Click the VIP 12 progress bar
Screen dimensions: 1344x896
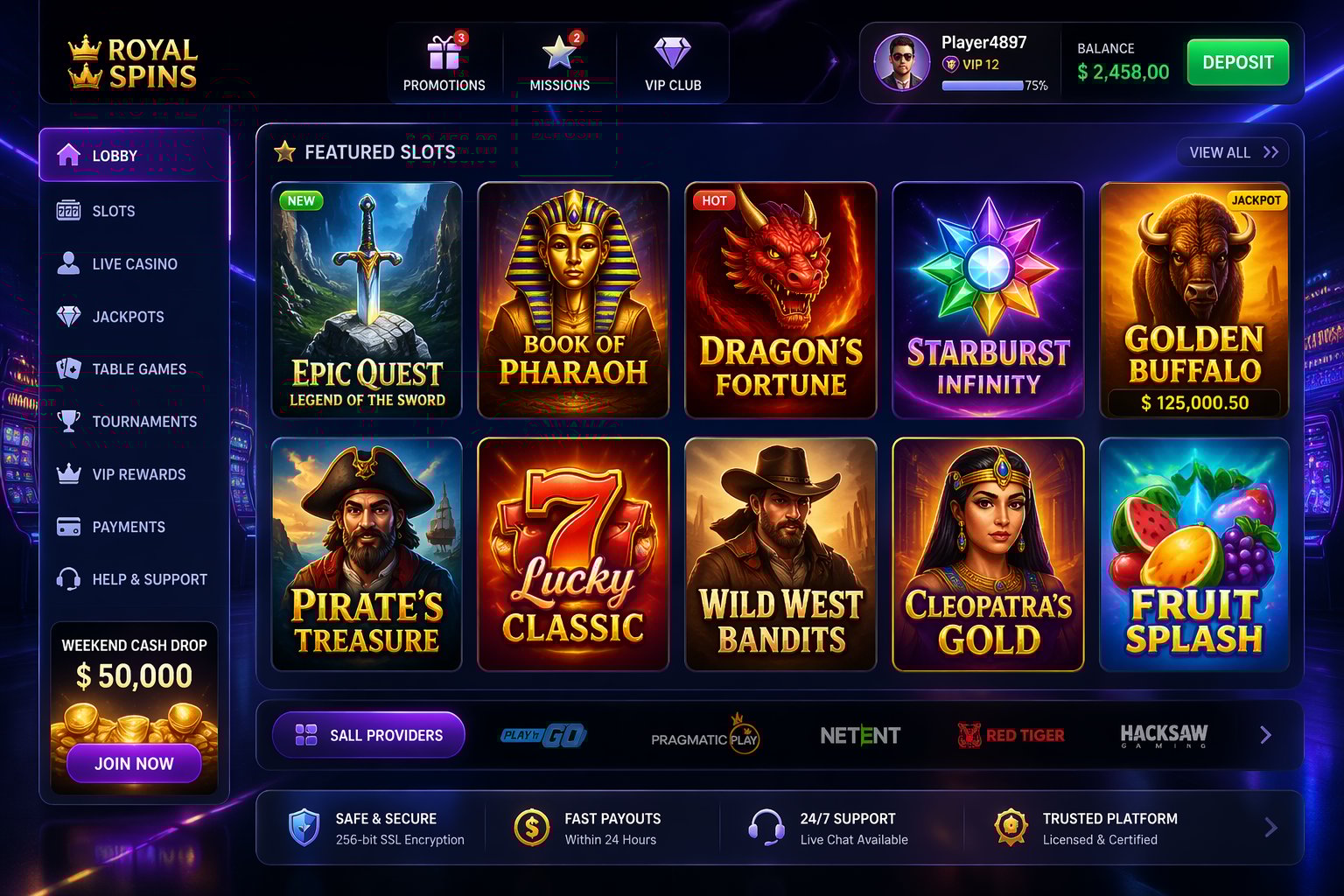(980, 86)
